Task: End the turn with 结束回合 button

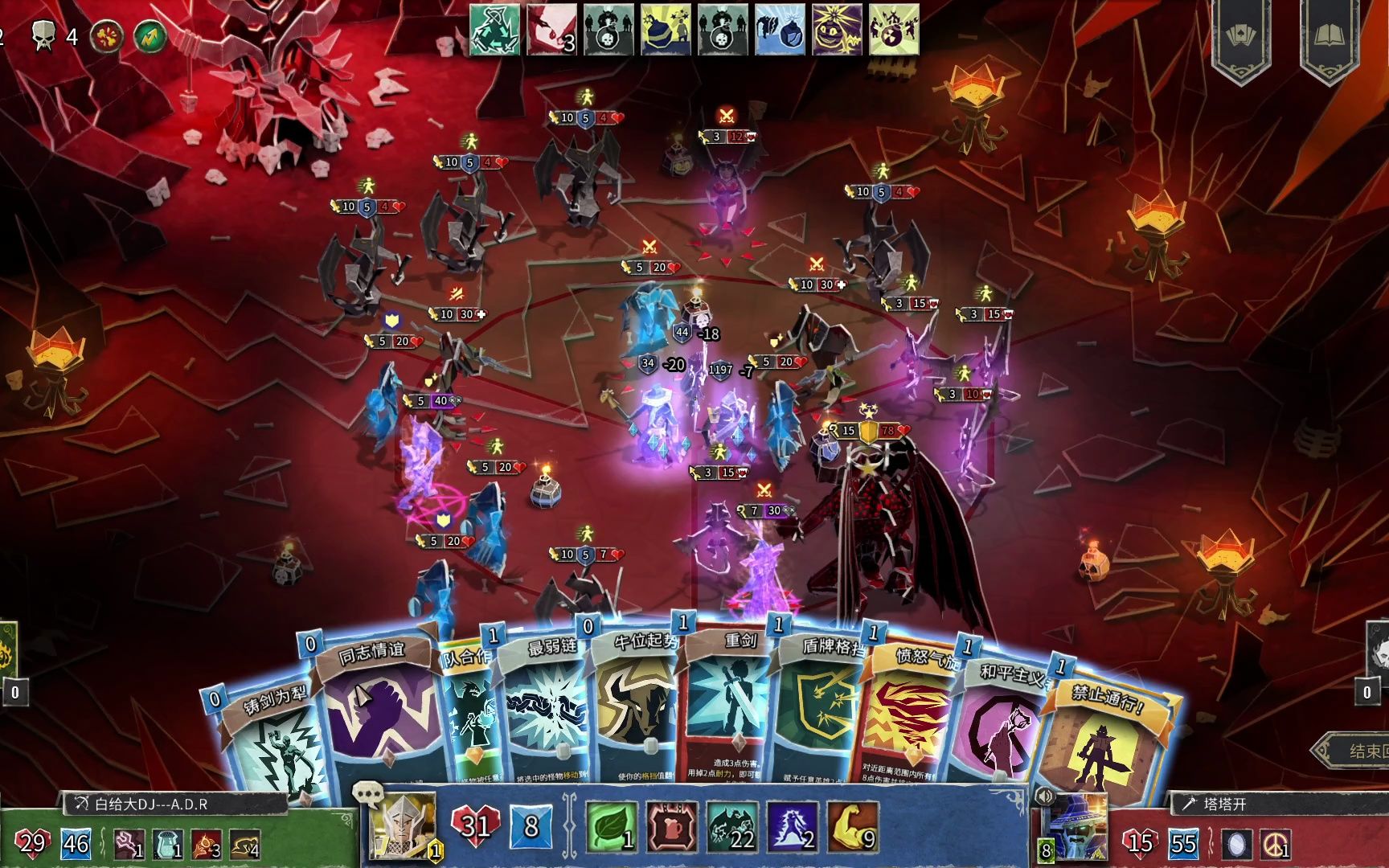Action: [x=1358, y=751]
